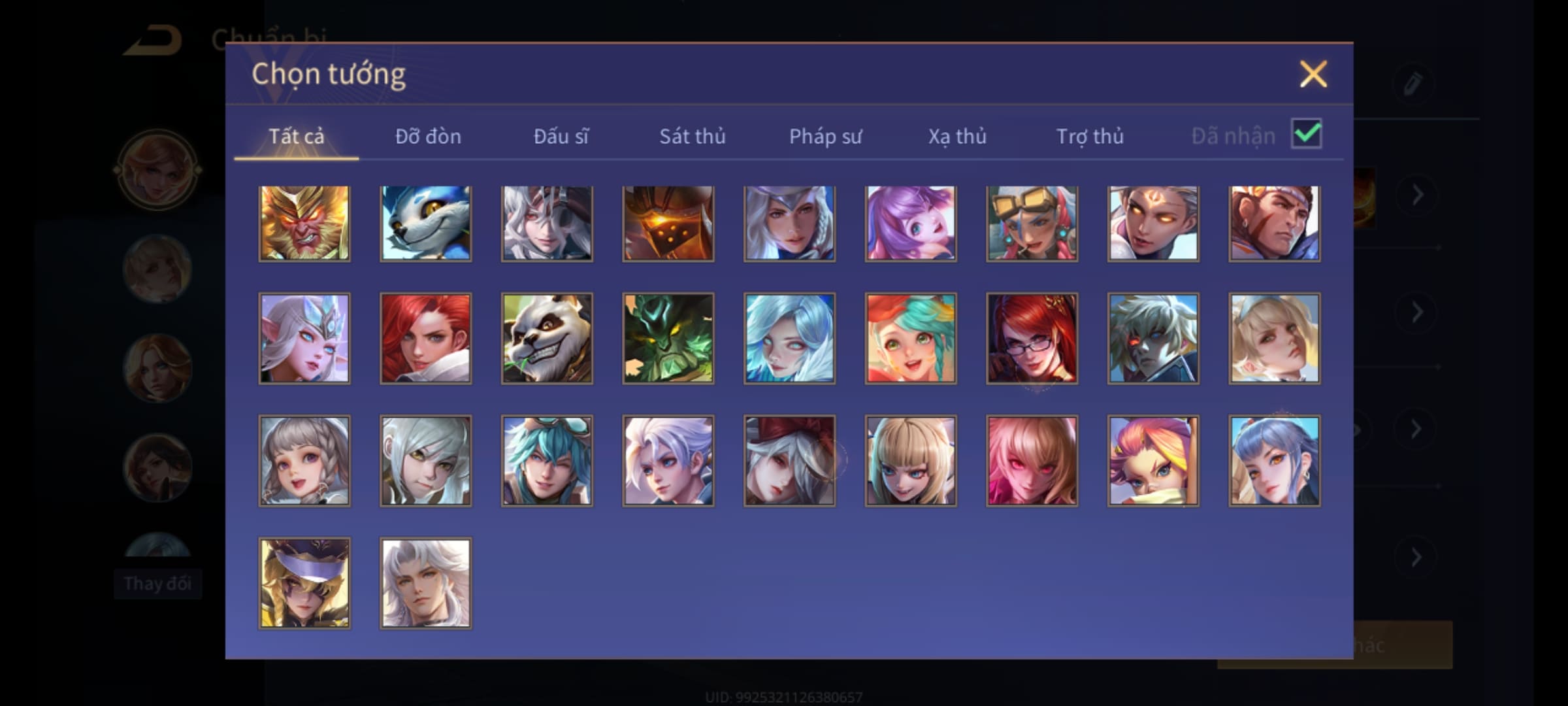Screen dimensions: 1568x706
Task: Show the Sát thủ heroes tab
Action: tap(692, 136)
